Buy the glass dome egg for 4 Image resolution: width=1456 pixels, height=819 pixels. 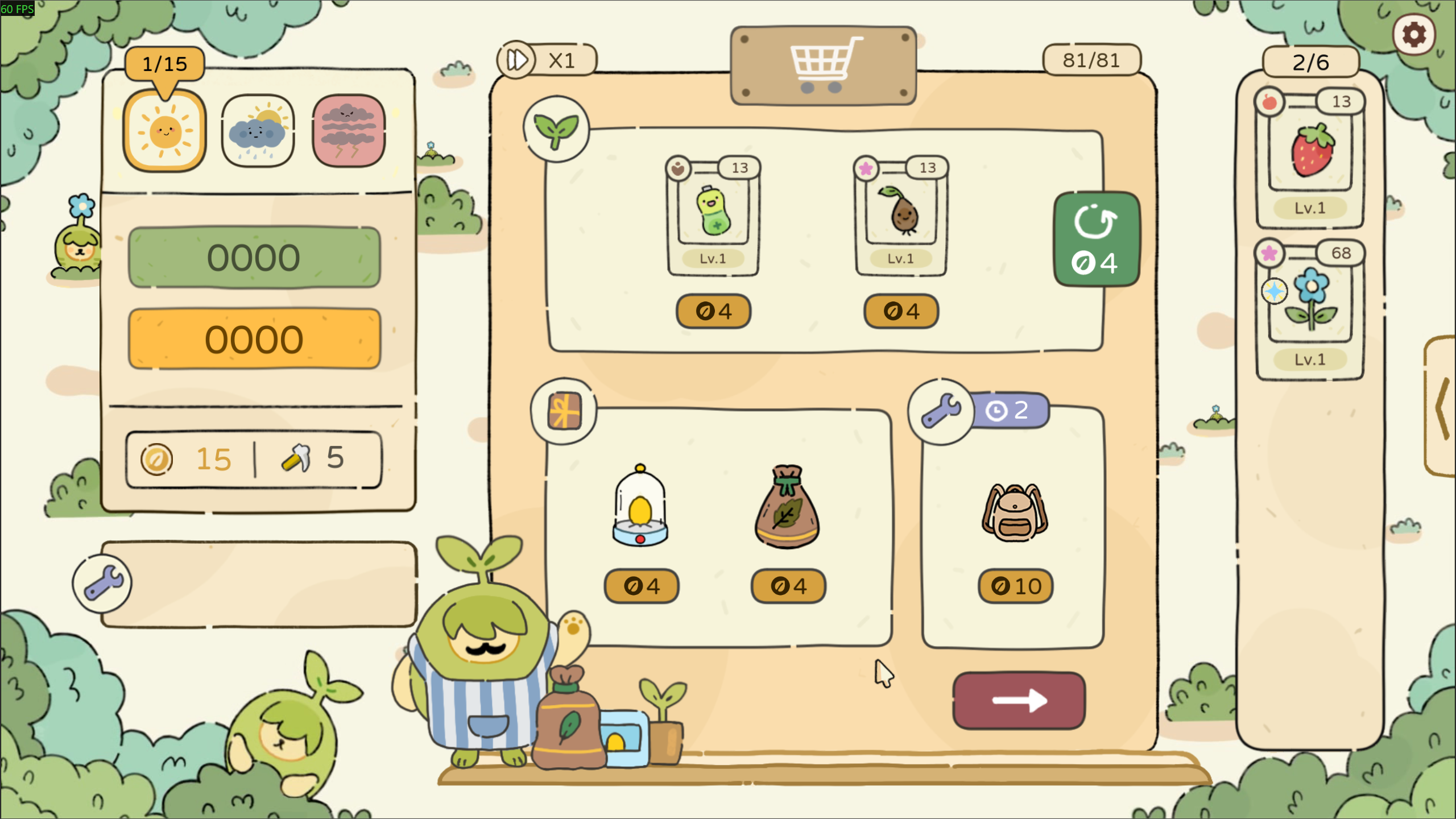[x=641, y=586]
